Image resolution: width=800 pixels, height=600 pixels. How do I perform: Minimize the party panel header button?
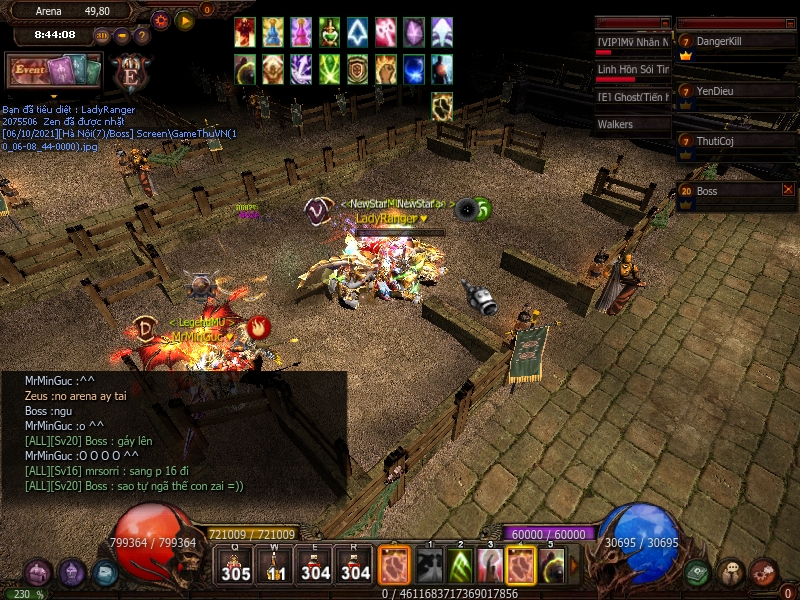click(789, 22)
